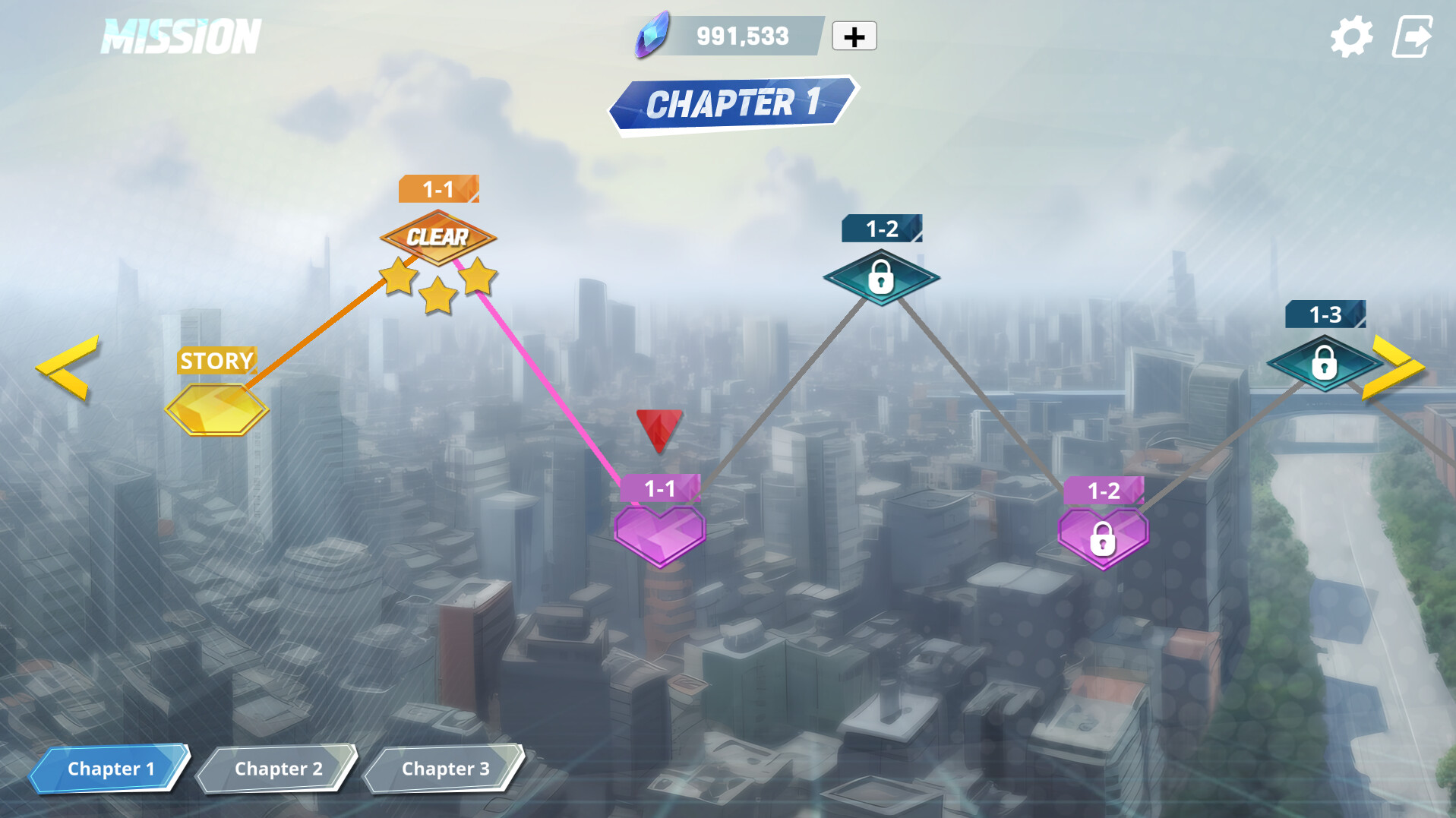Switch to the Chapter 2 tab
This screenshot has width=1456, height=818.
click(277, 769)
